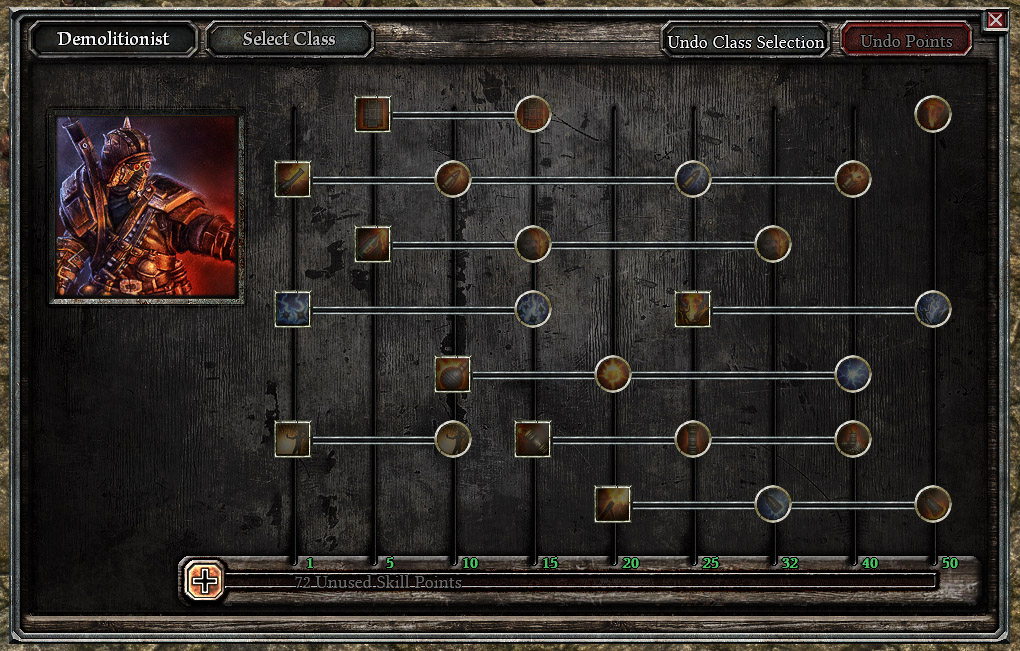The width and height of the screenshot is (1020, 651).
Task: Select the Fire Strike skill icon
Action: [x=293, y=179]
